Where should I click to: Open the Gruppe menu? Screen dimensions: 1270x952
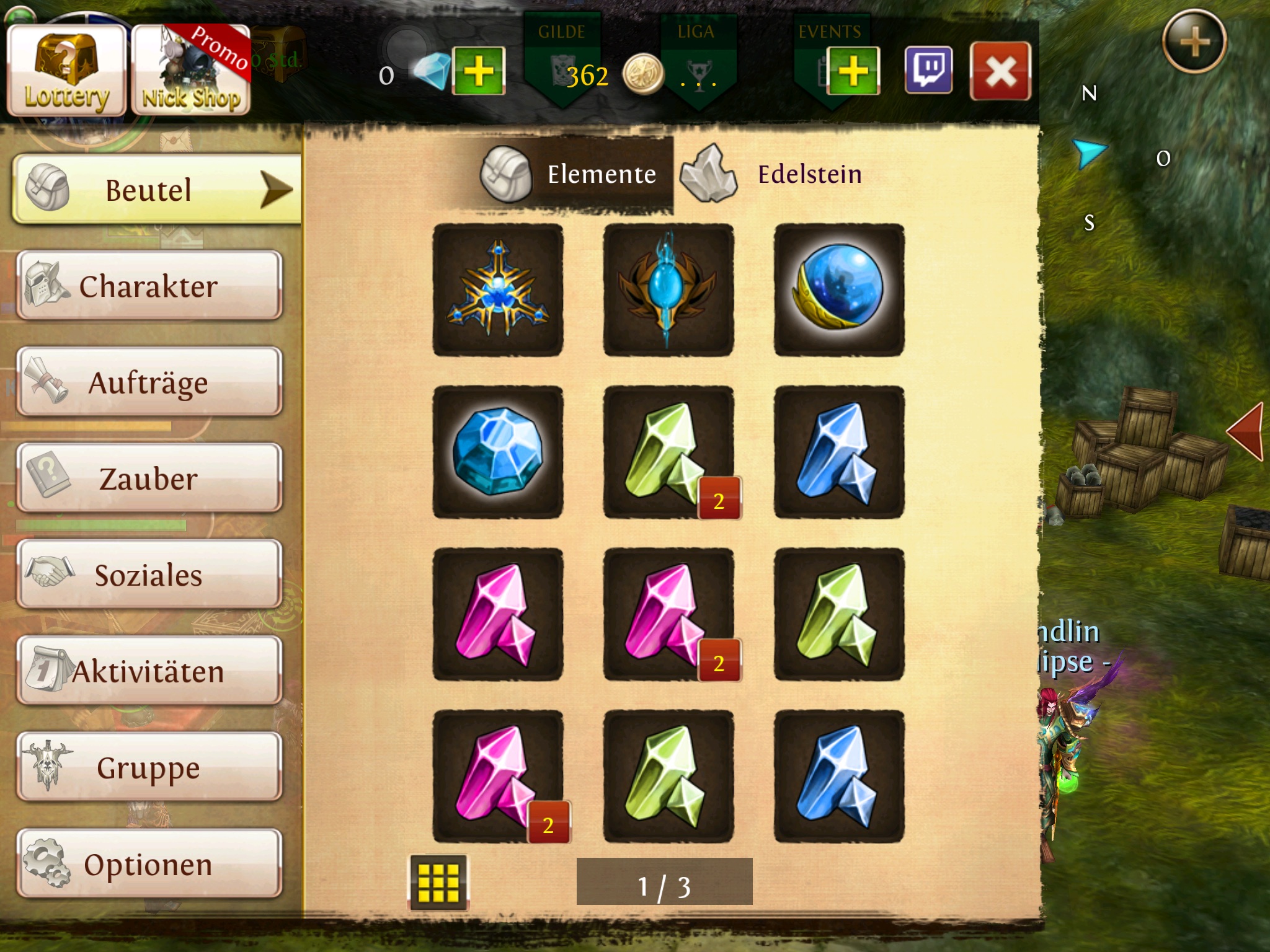149,767
